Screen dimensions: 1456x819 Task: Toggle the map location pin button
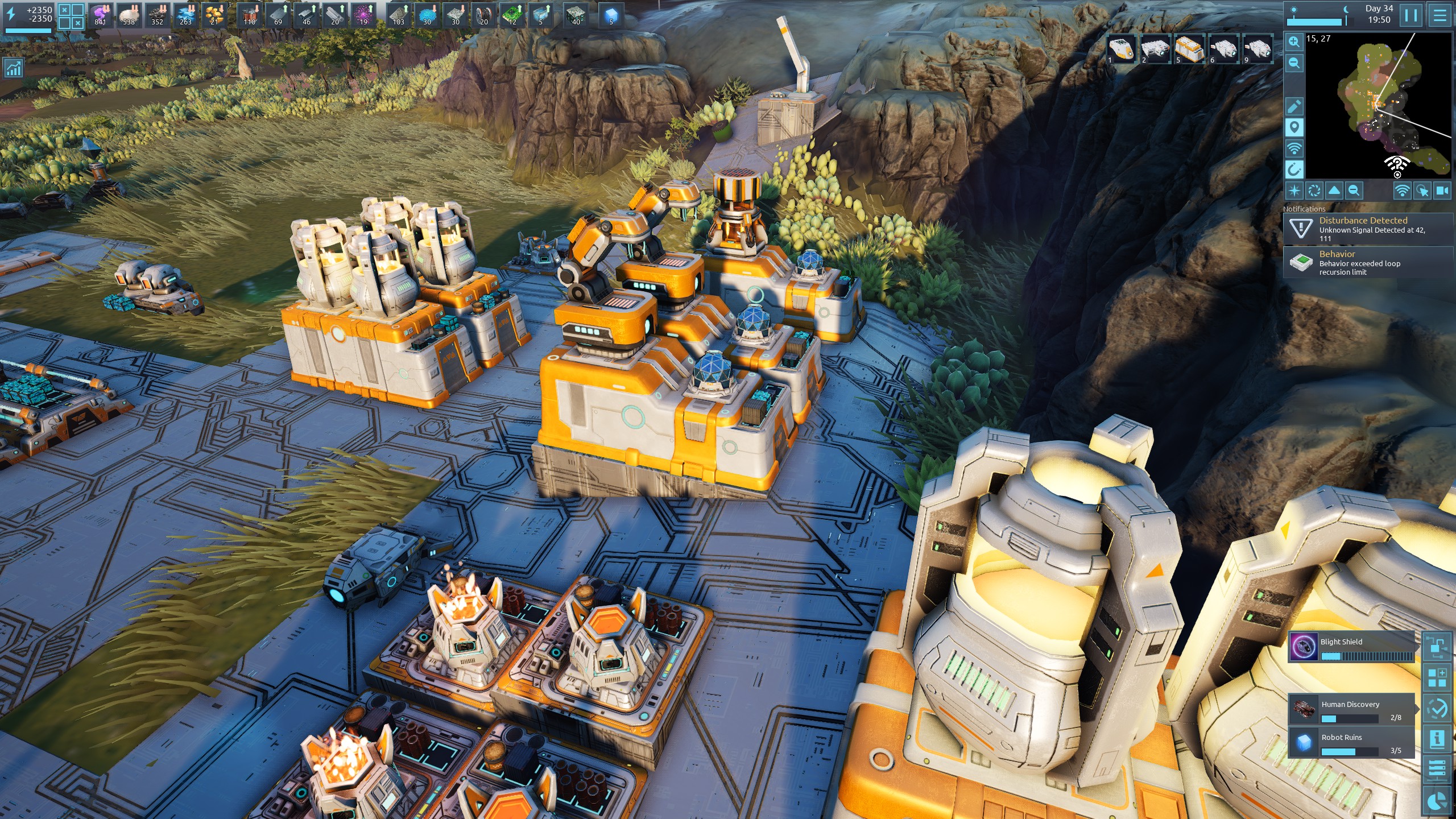click(1294, 127)
